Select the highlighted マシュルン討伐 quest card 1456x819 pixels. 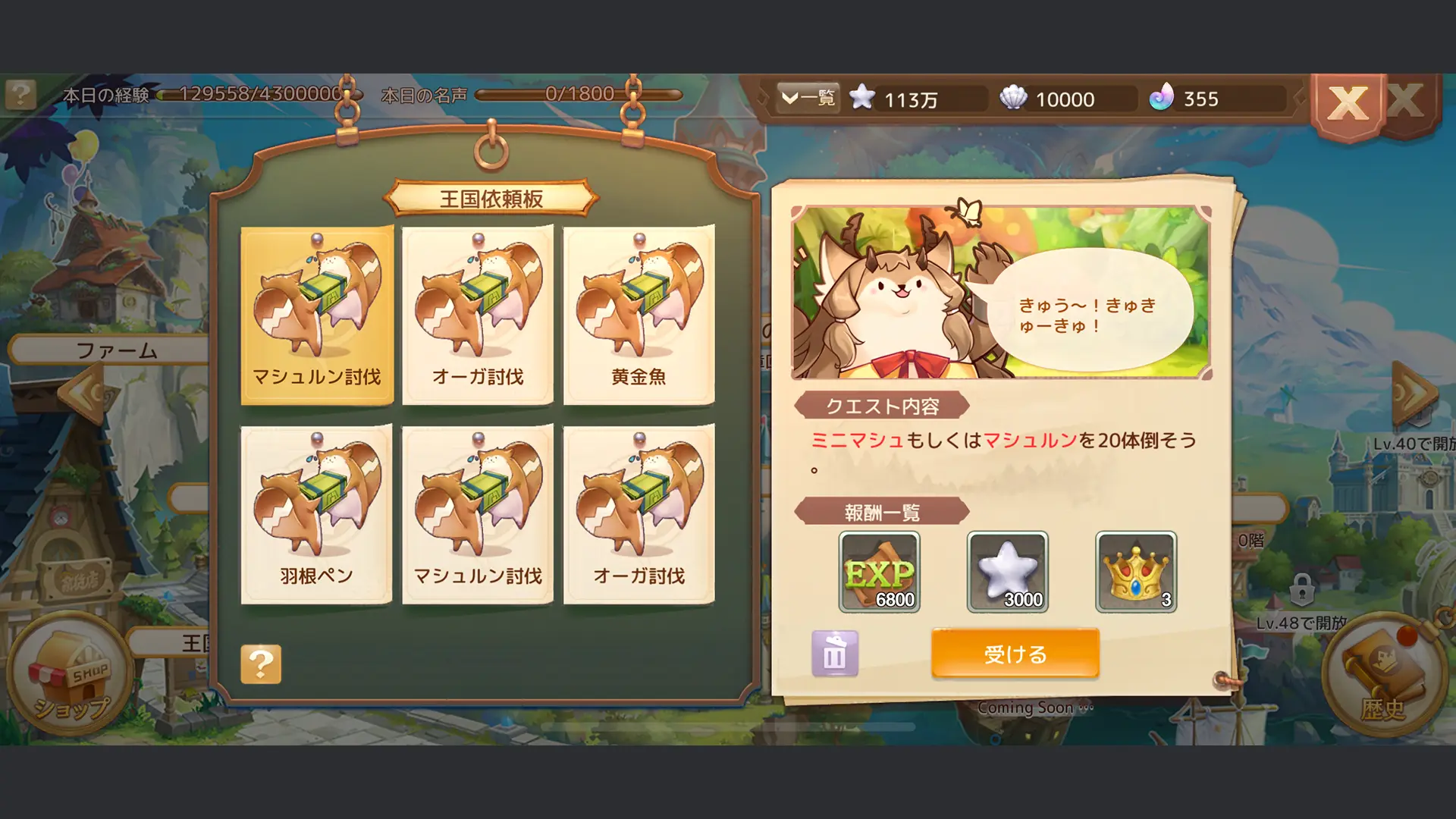tap(317, 315)
